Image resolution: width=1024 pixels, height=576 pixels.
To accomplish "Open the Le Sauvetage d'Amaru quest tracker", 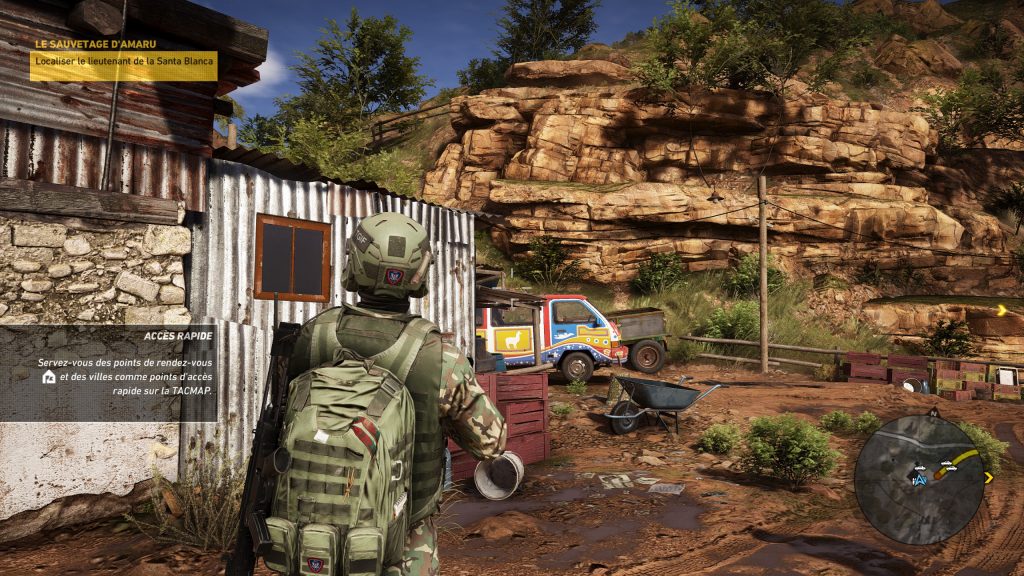I will pyautogui.click(x=124, y=59).
